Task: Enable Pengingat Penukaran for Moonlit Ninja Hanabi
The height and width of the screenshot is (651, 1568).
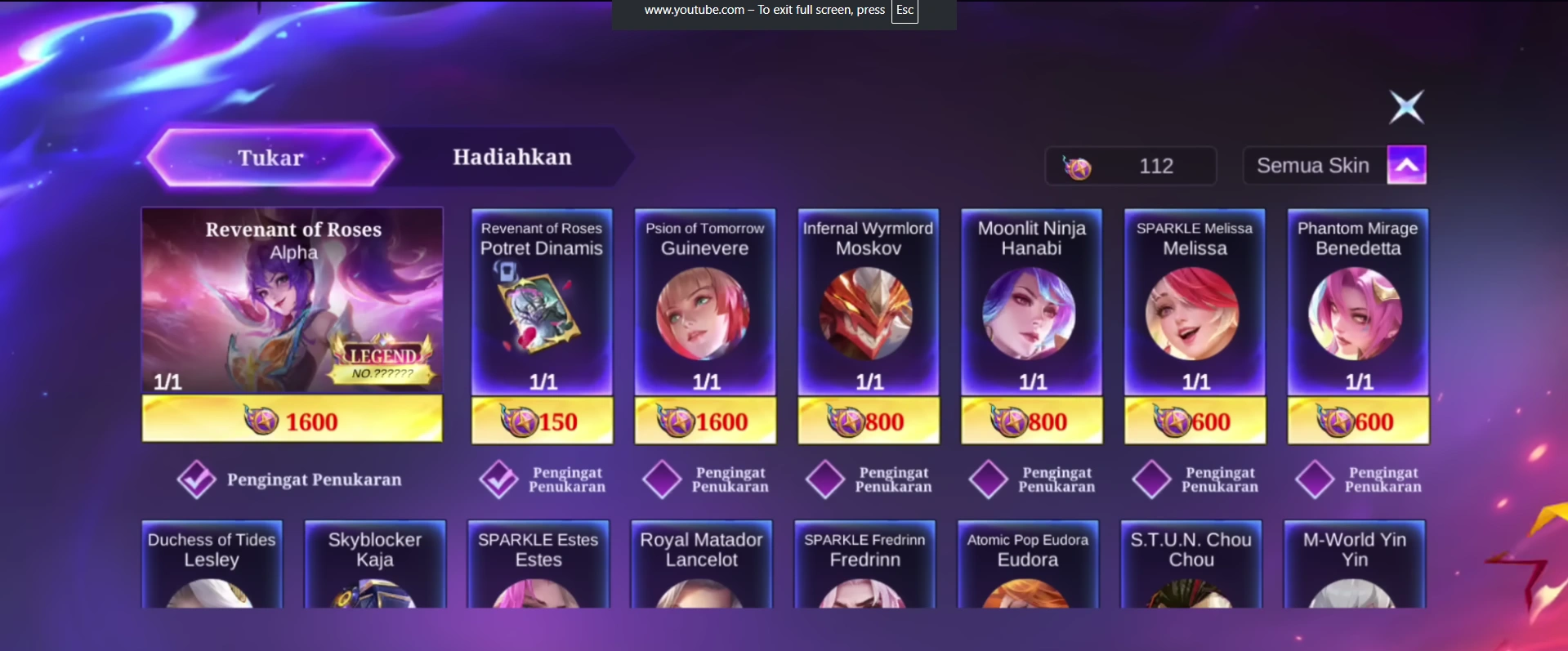Action: point(989,479)
